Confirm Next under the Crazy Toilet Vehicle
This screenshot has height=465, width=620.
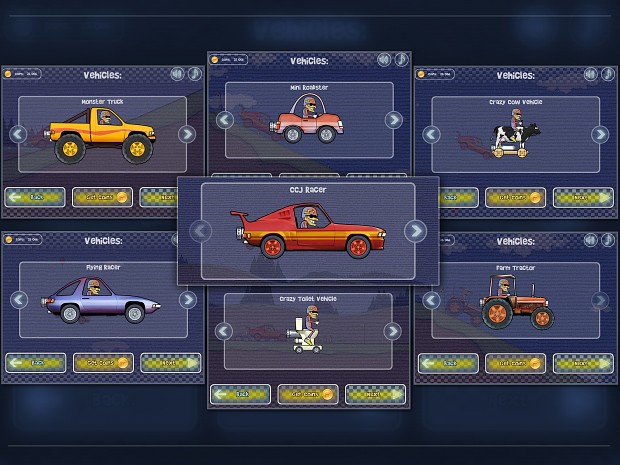(x=375, y=394)
